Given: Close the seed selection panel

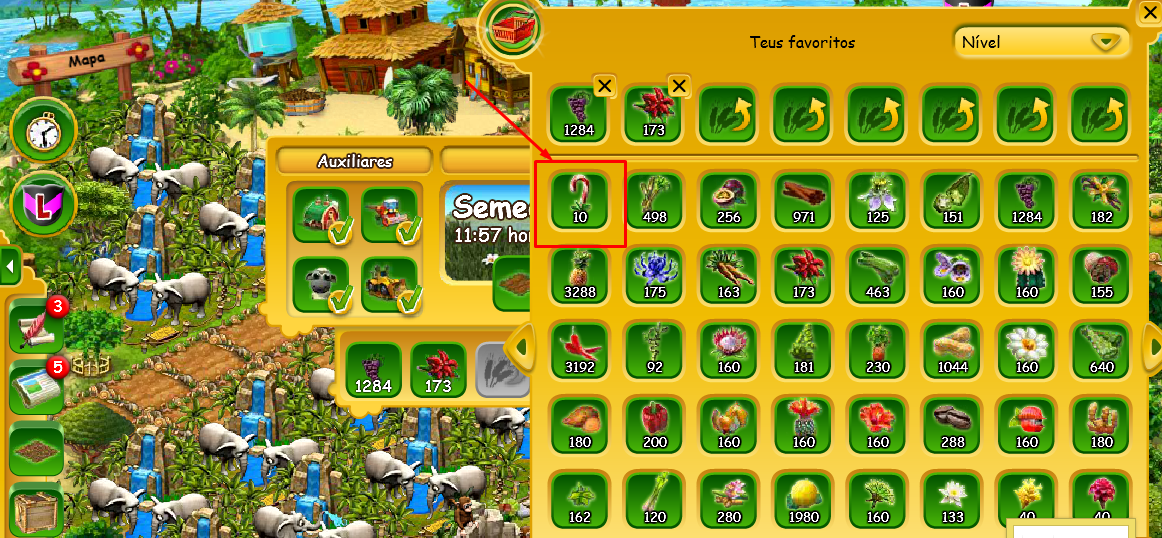Looking at the screenshot, I should point(1149,12).
